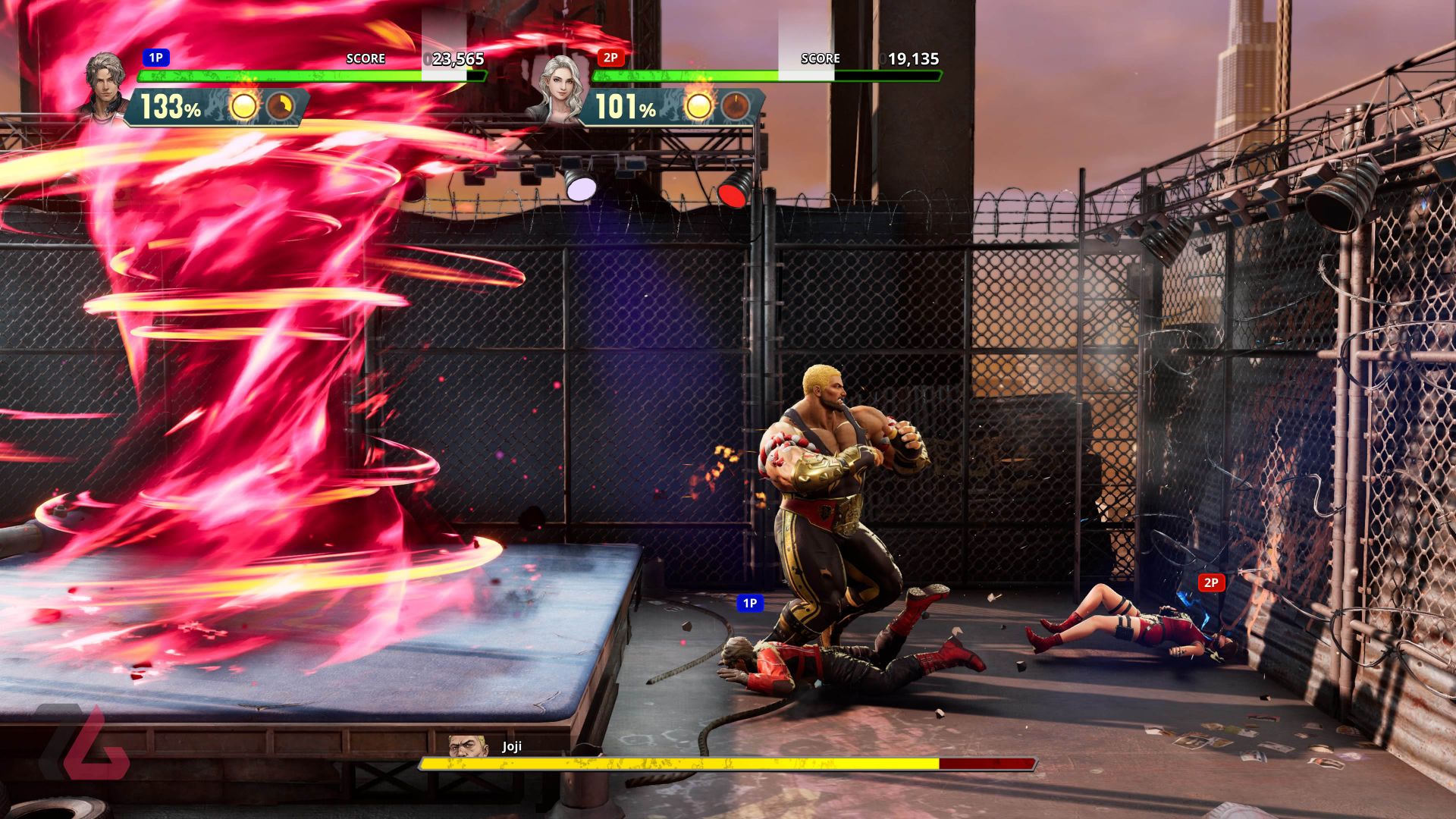Select 1P's partially filled cooldown dial icon
Image resolution: width=1456 pixels, height=819 pixels.
(x=280, y=107)
